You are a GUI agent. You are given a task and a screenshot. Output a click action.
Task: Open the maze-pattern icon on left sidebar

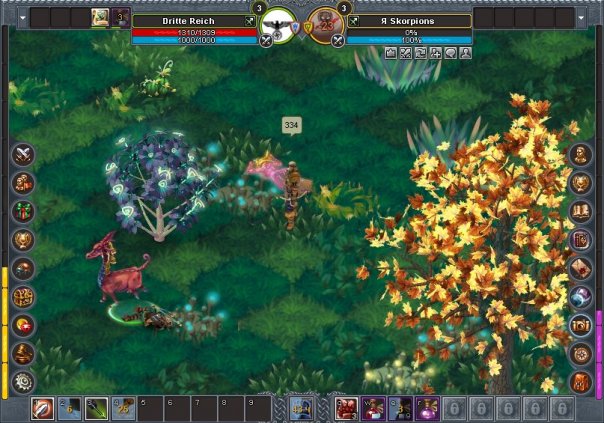click(x=23, y=296)
